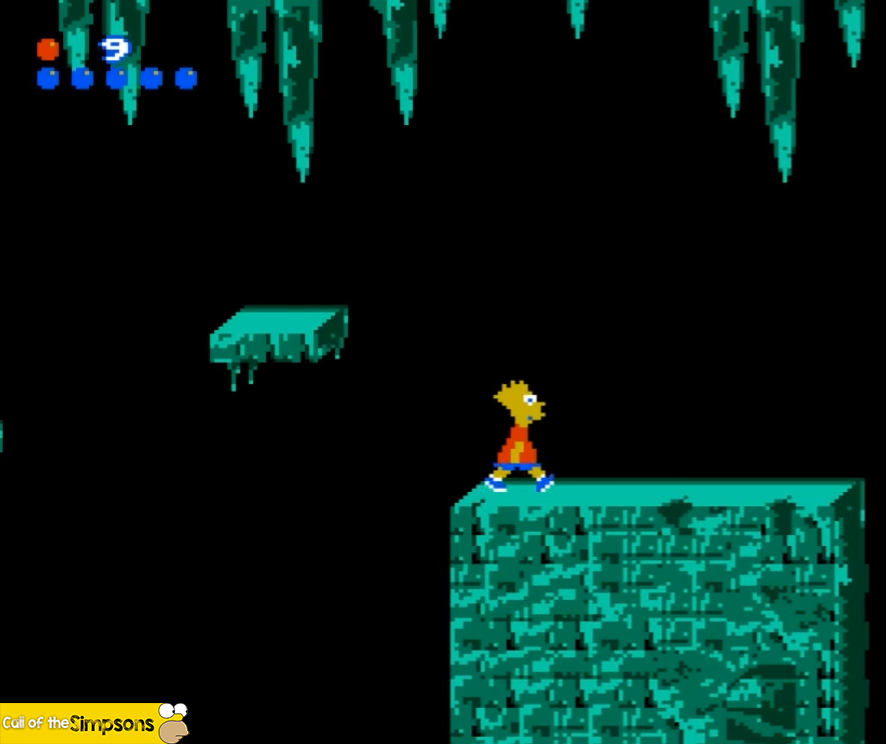Open the Cult of the Simpsons watermark logo

94,723
